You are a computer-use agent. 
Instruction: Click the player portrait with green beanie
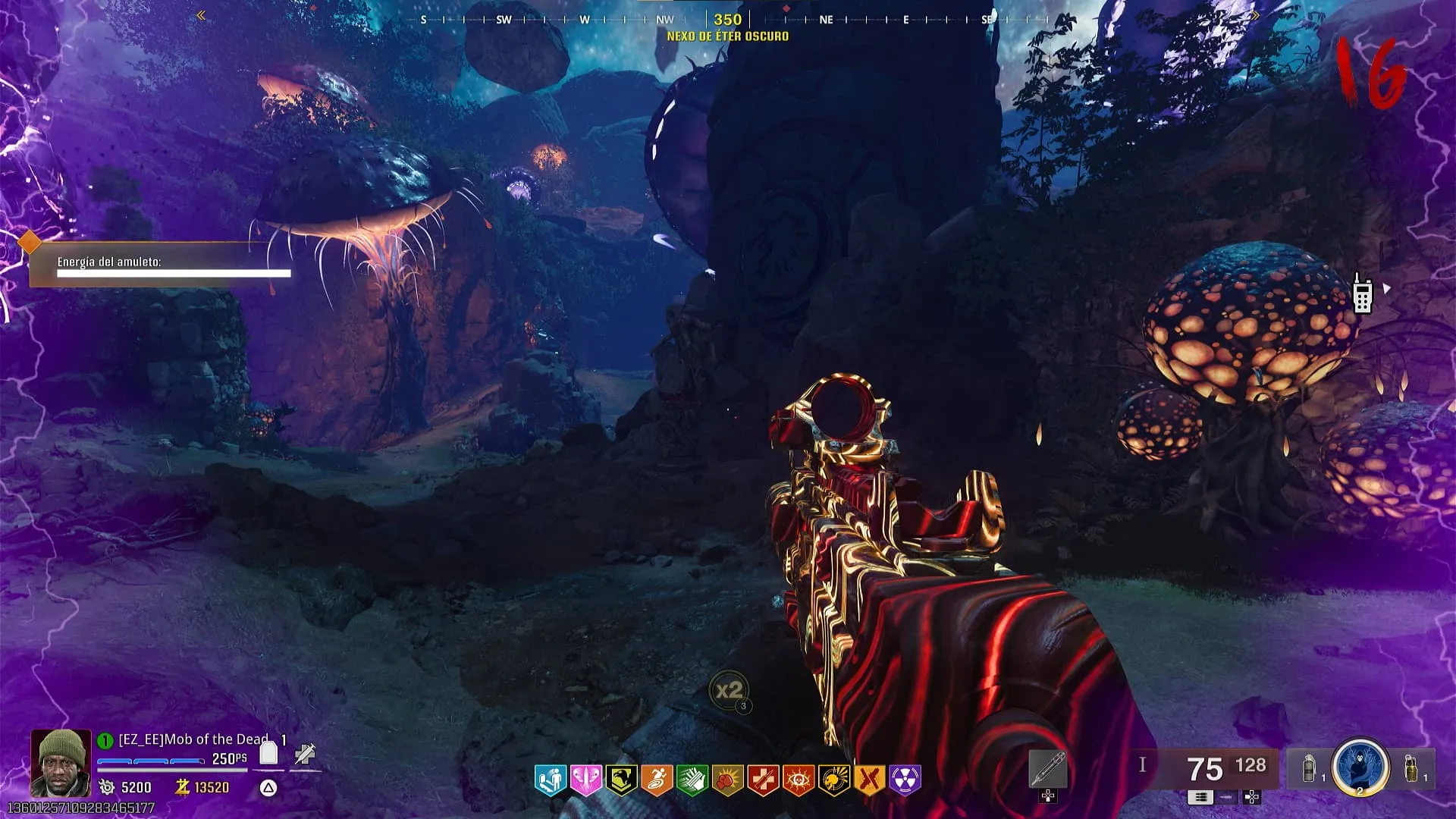(61, 762)
